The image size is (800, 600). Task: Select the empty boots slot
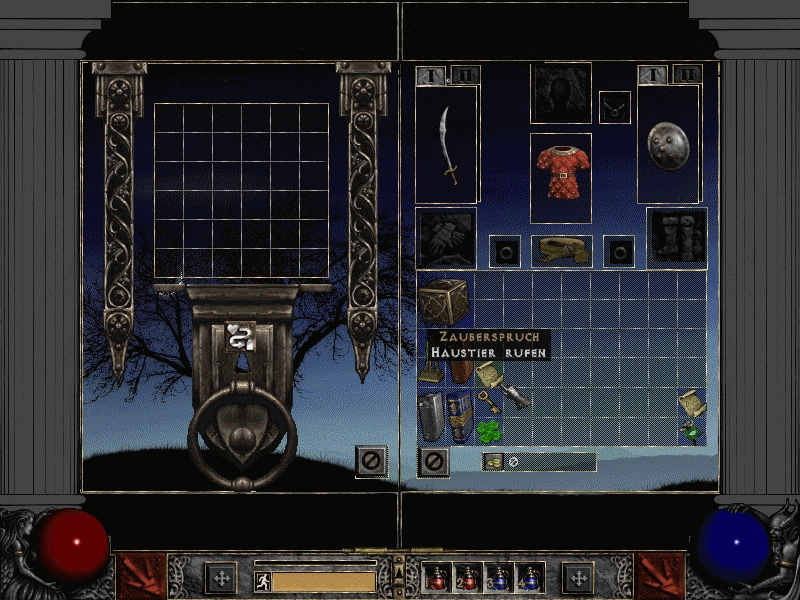point(677,238)
